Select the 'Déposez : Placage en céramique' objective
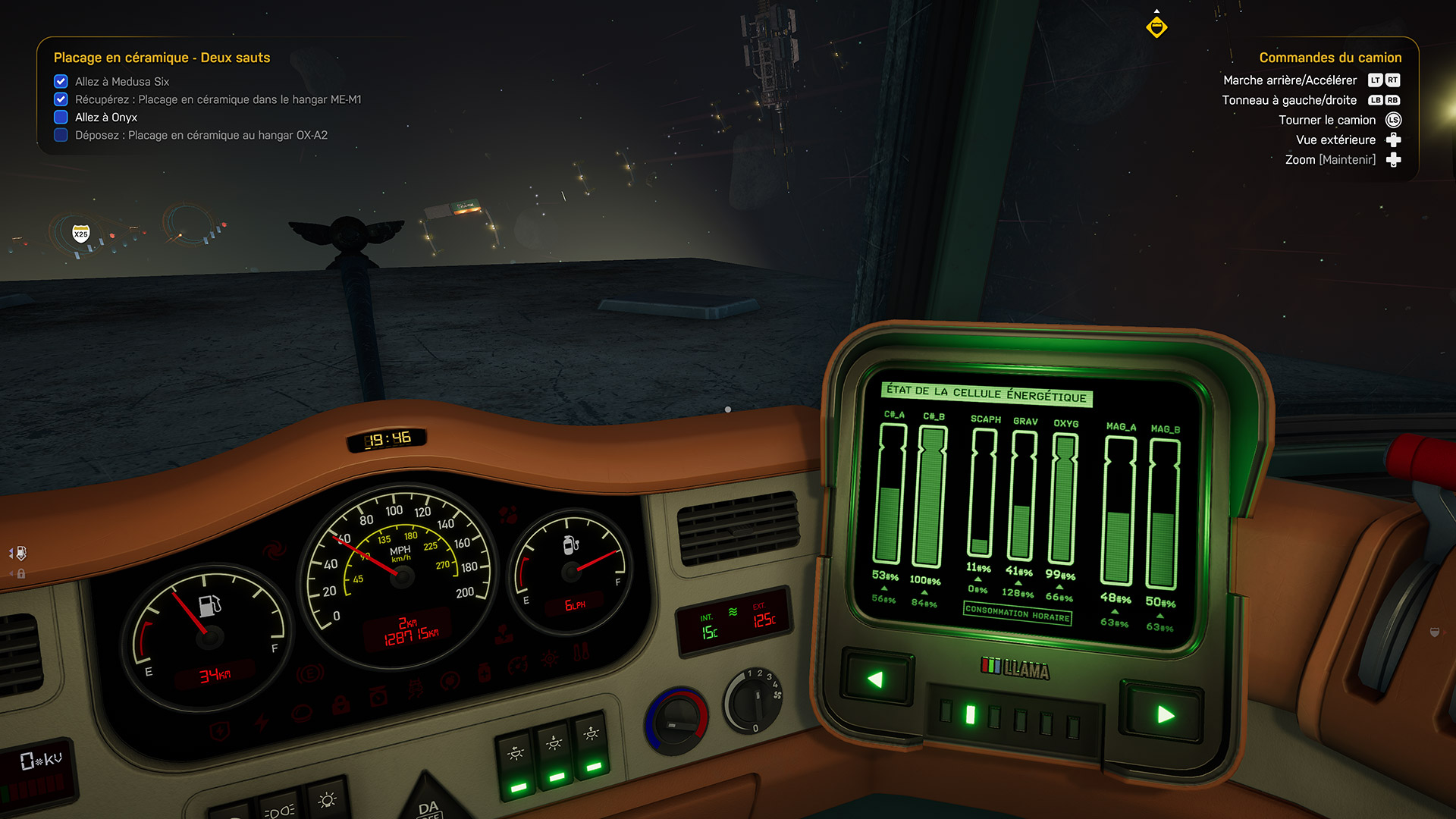1456x819 pixels. coord(201,136)
